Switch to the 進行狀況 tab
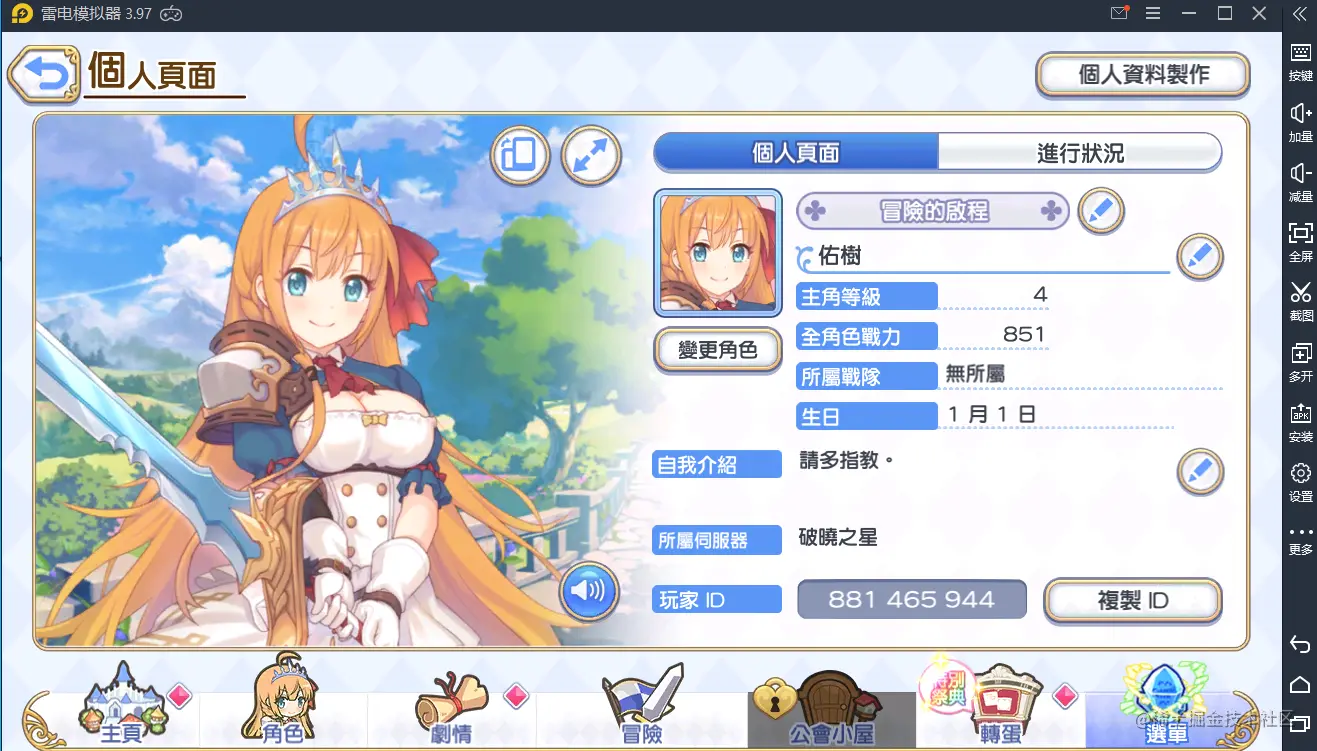1317x751 pixels. (1080, 153)
